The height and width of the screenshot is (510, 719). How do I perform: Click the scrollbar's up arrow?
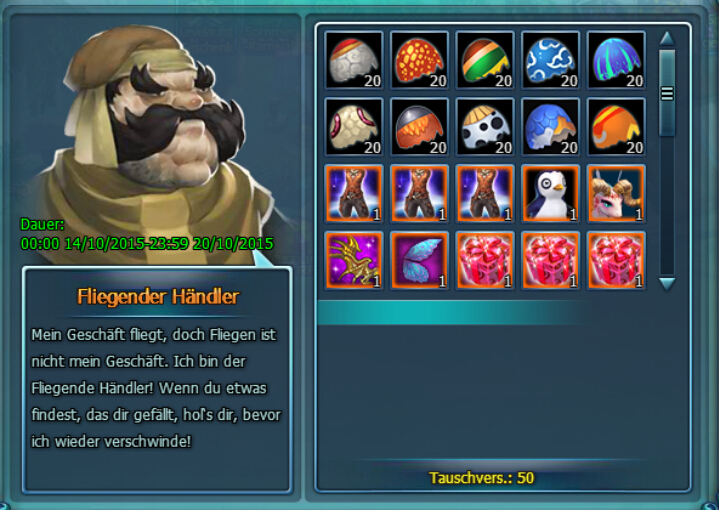(667, 40)
